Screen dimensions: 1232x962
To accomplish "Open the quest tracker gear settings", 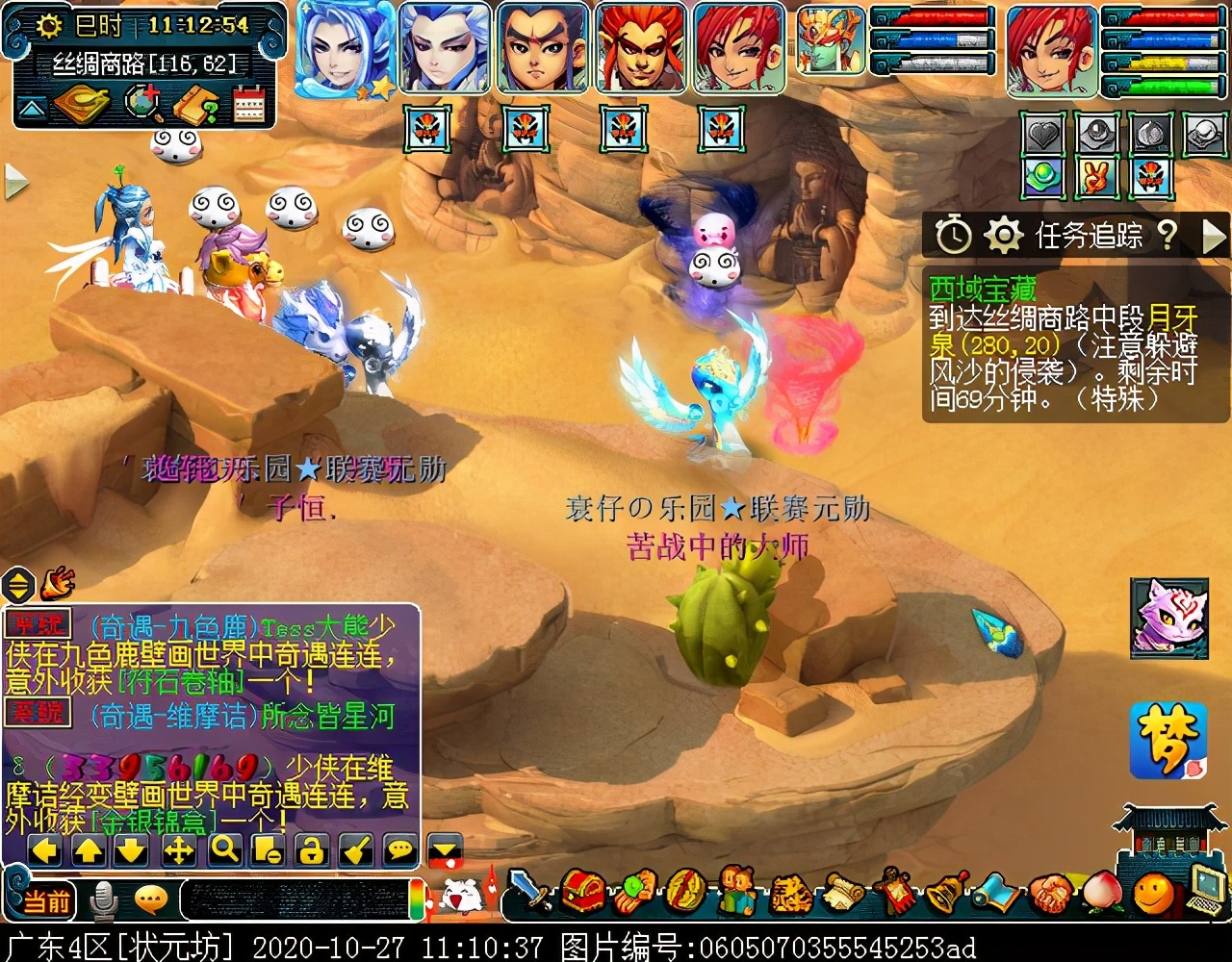I will tap(1003, 234).
